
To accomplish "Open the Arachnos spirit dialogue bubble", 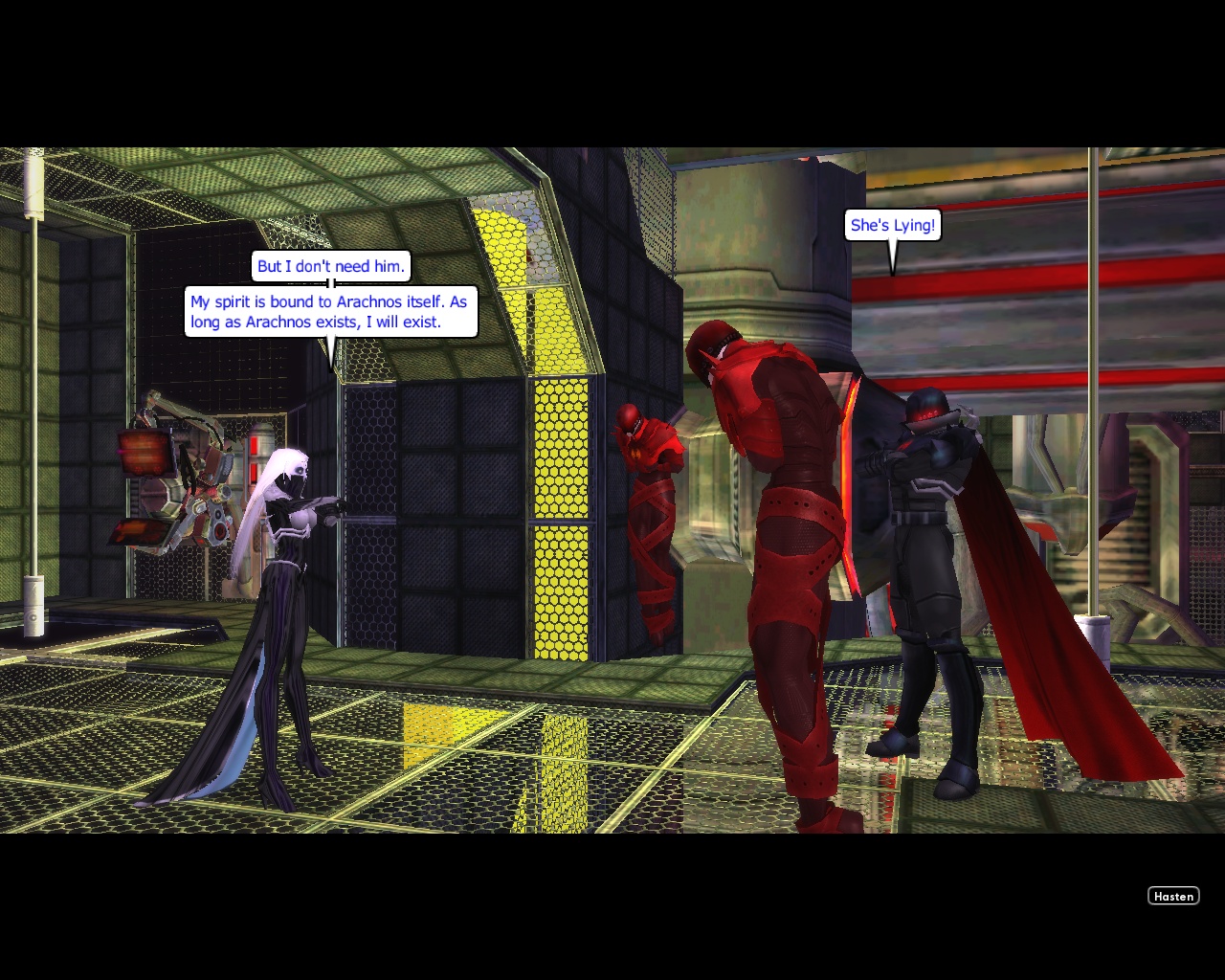I will coord(330,311).
